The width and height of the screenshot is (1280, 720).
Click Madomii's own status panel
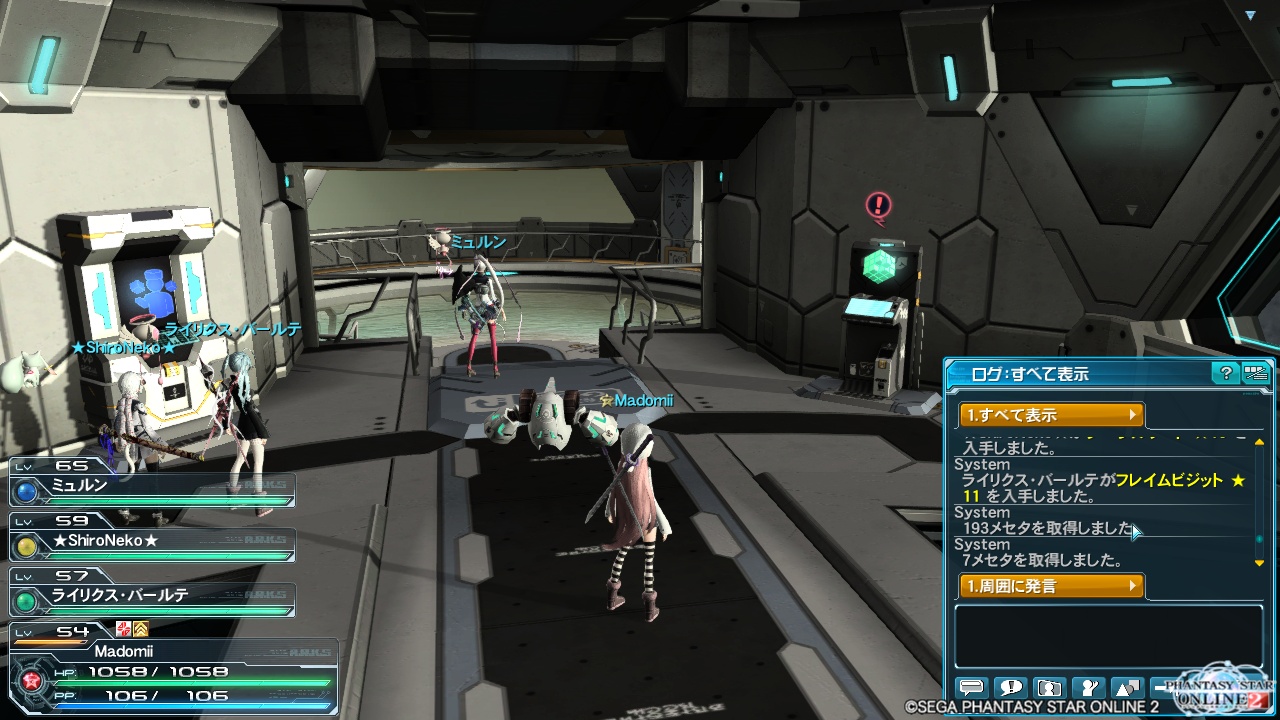170,668
